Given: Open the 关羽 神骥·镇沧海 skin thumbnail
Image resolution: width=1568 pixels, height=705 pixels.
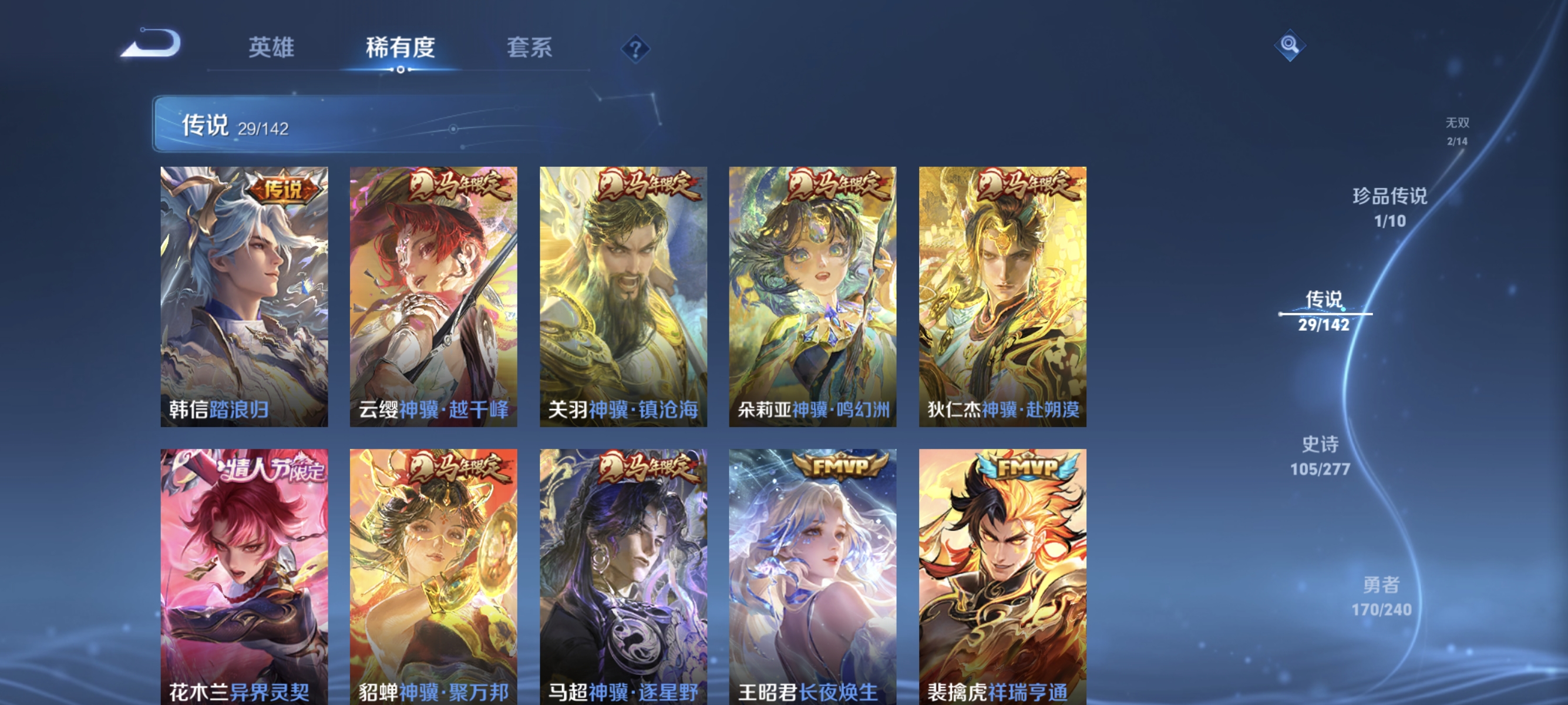Looking at the screenshot, I should pyautogui.click(x=623, y=298).
